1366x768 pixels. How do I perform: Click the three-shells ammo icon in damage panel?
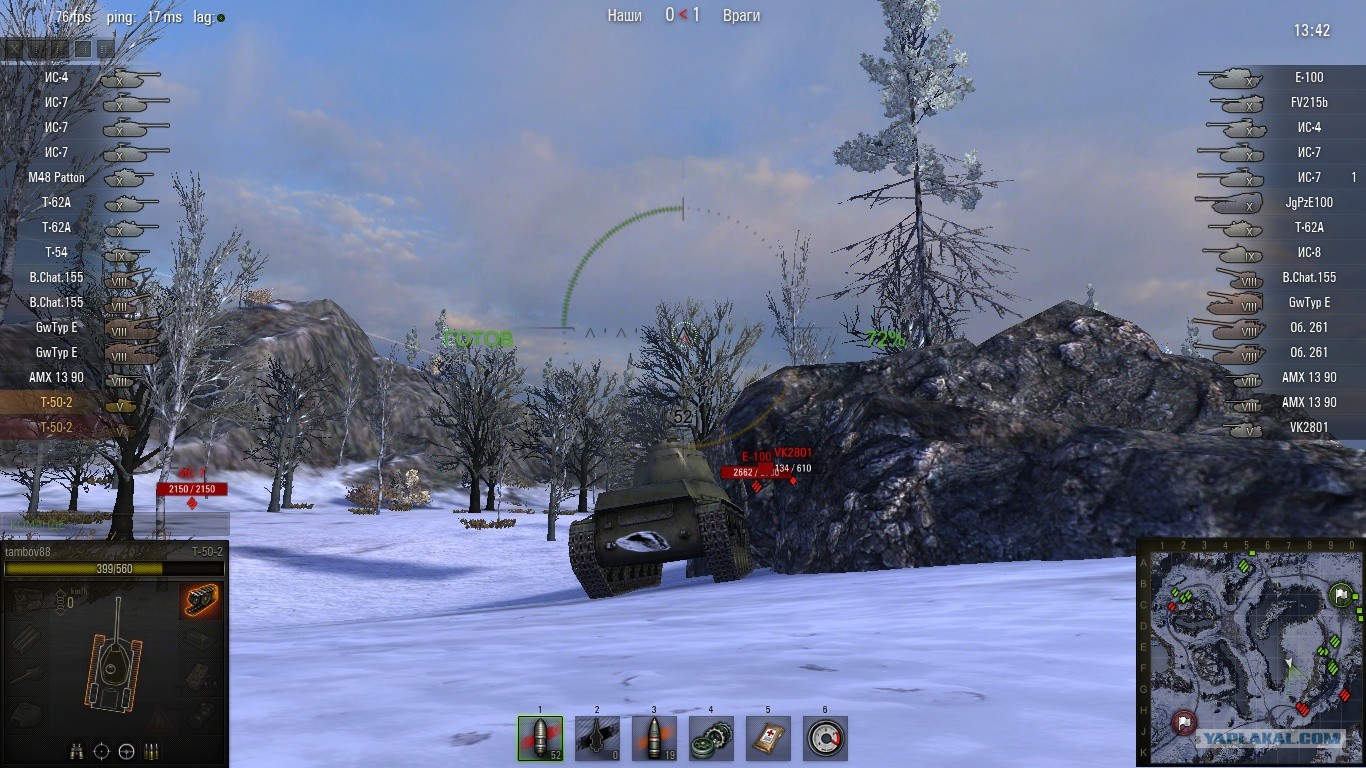tap(152, 751)
